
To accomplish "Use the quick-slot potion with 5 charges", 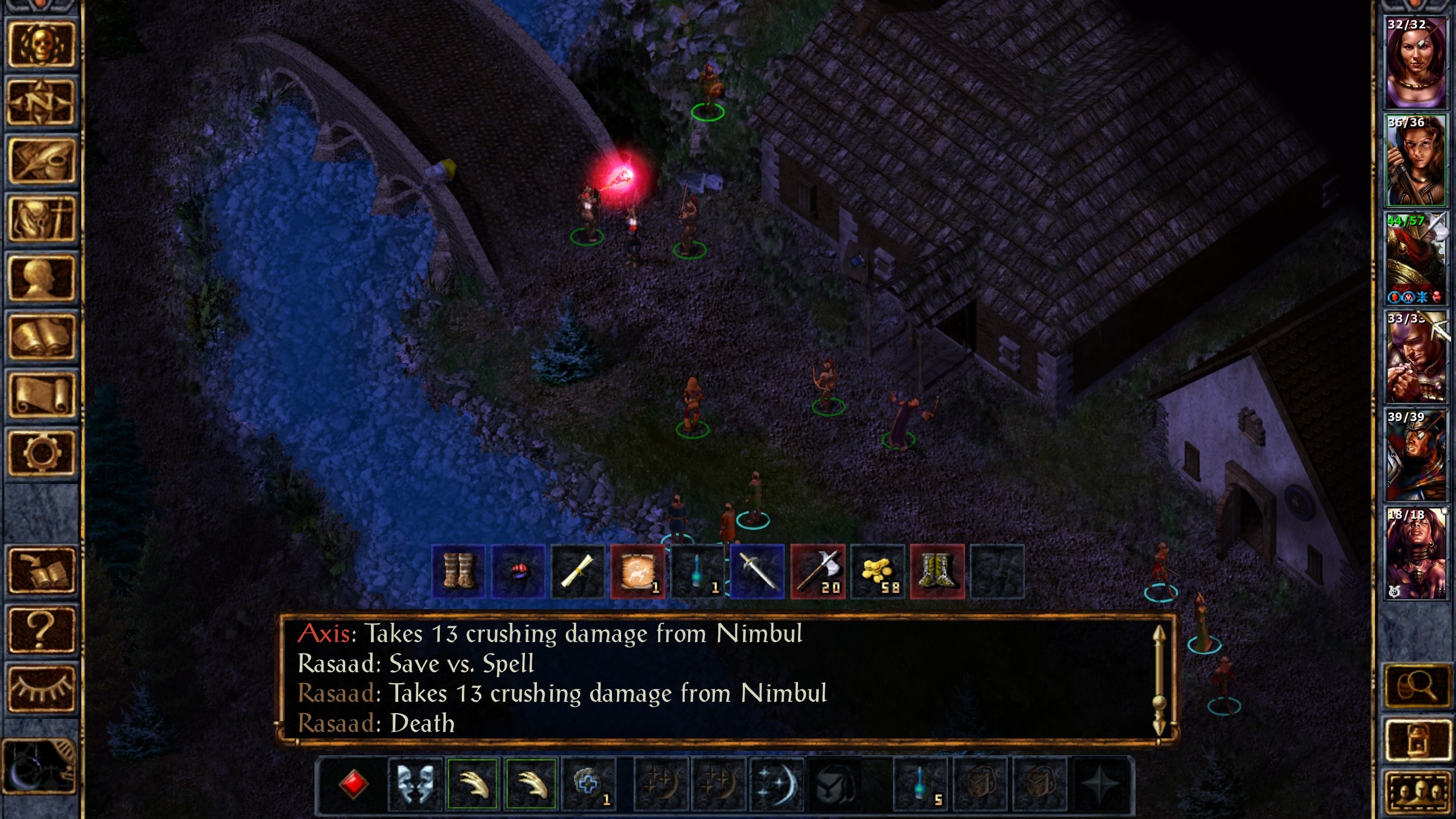I will pos(921,784).
